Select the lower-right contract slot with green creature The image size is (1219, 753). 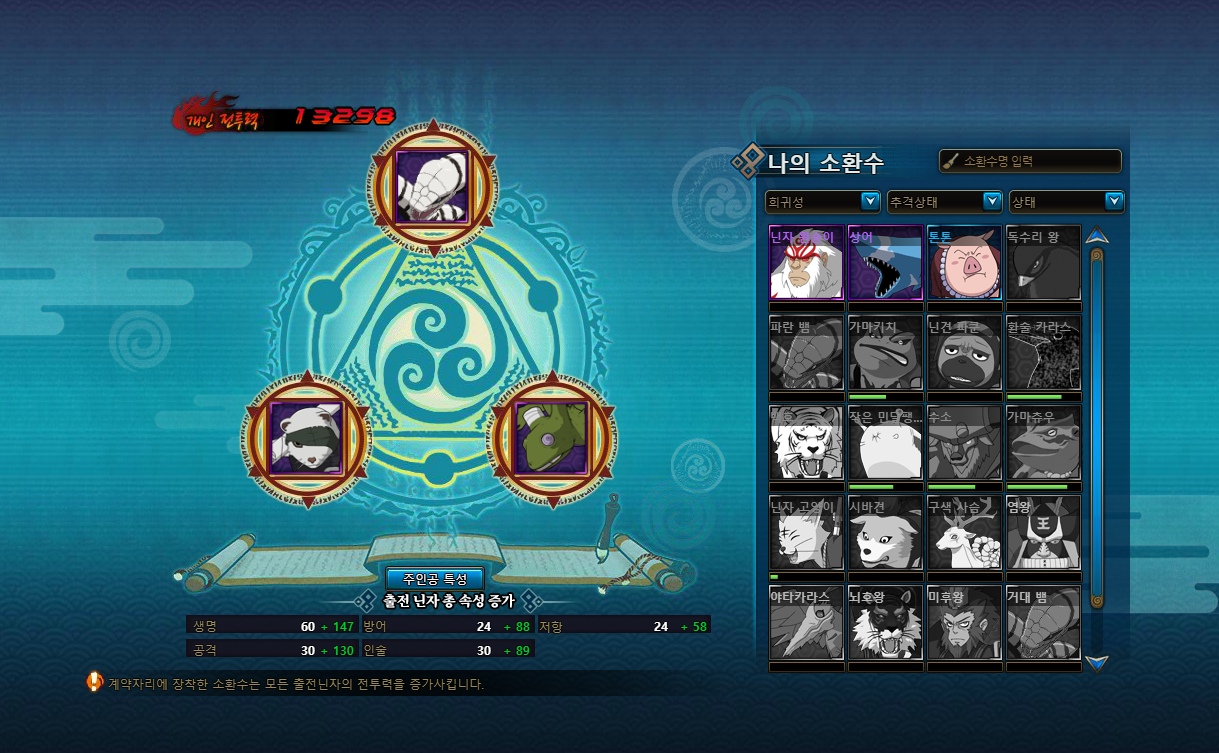[553, 438]
